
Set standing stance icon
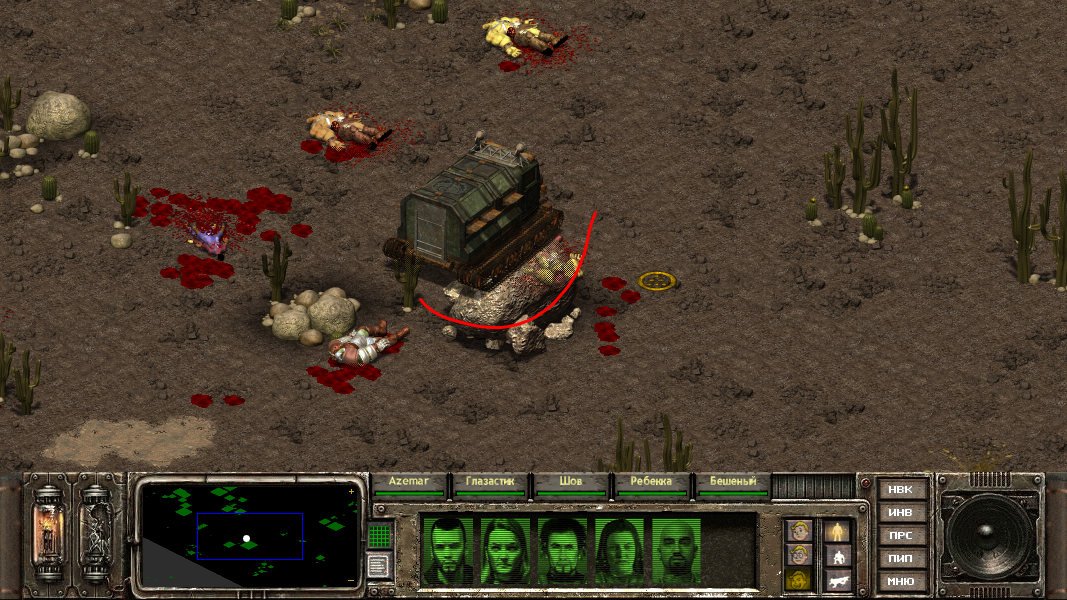tap(837, 531)
